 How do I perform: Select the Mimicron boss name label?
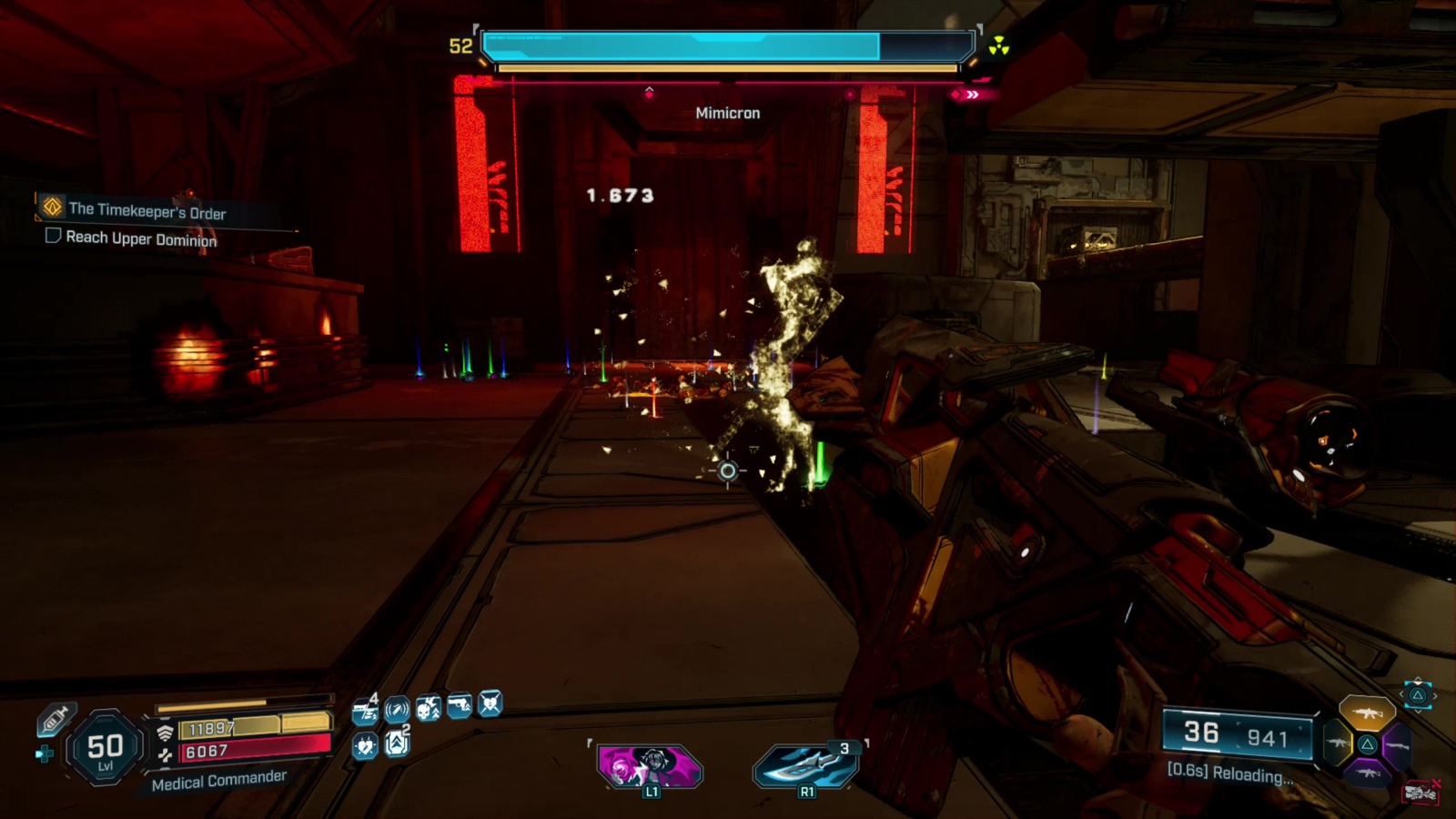pyautogui.click(x=727, y=113)
